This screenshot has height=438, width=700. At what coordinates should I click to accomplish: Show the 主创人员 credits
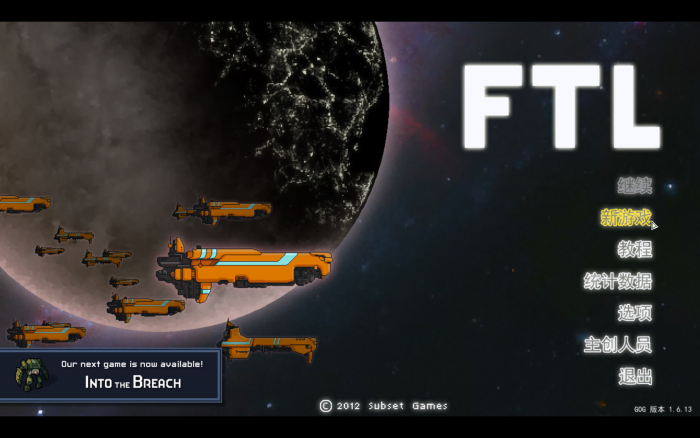pyautogui.click(x=617, y=345)
